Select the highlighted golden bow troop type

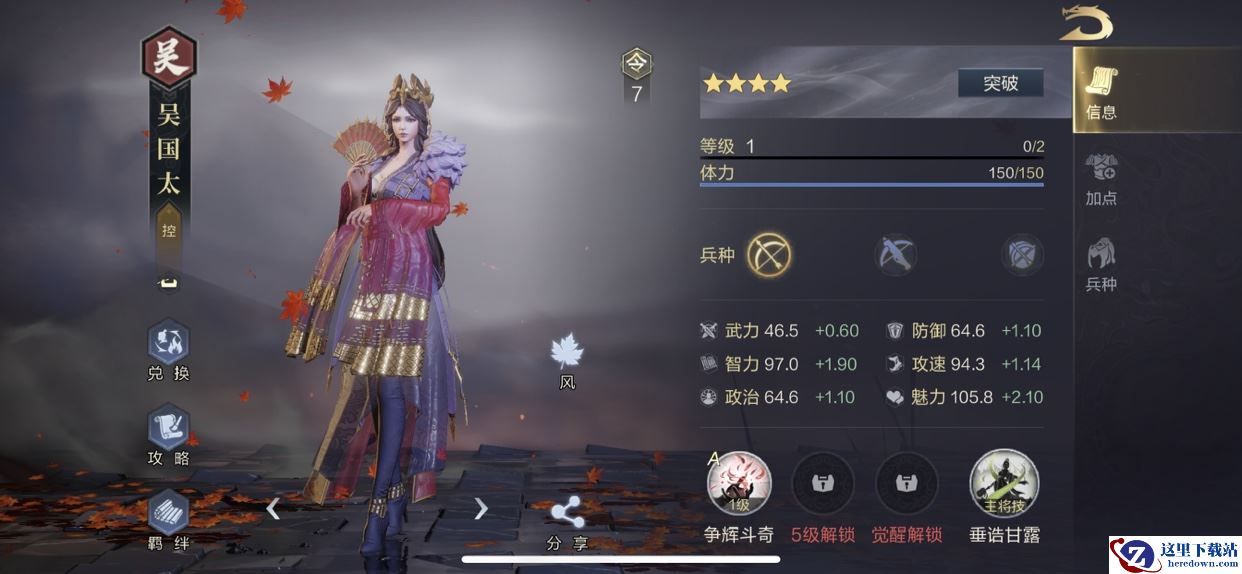pos(769,255)
